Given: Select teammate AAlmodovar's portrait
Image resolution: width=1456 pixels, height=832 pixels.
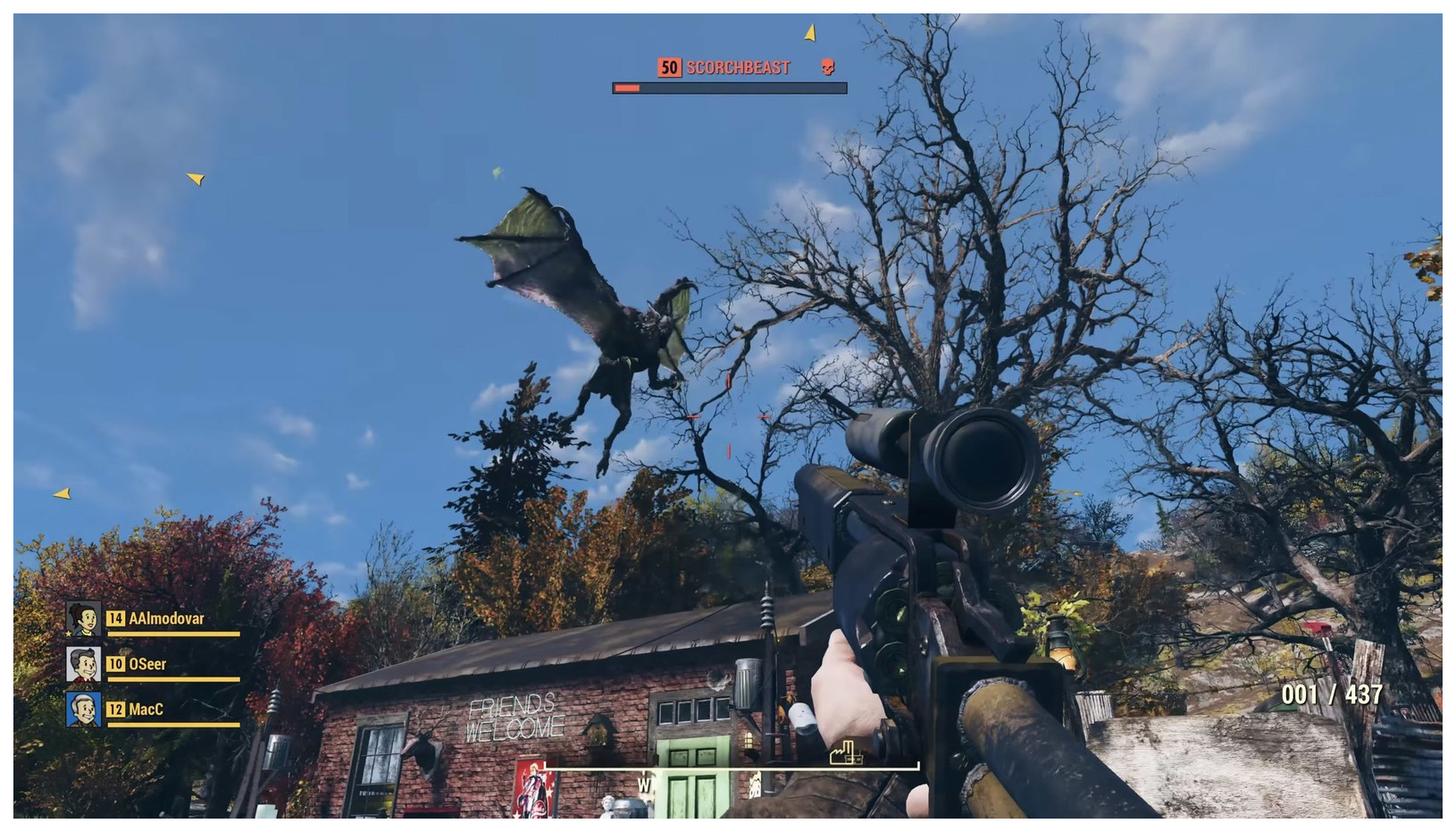Looking at the screenshot, I should (83, 618).
